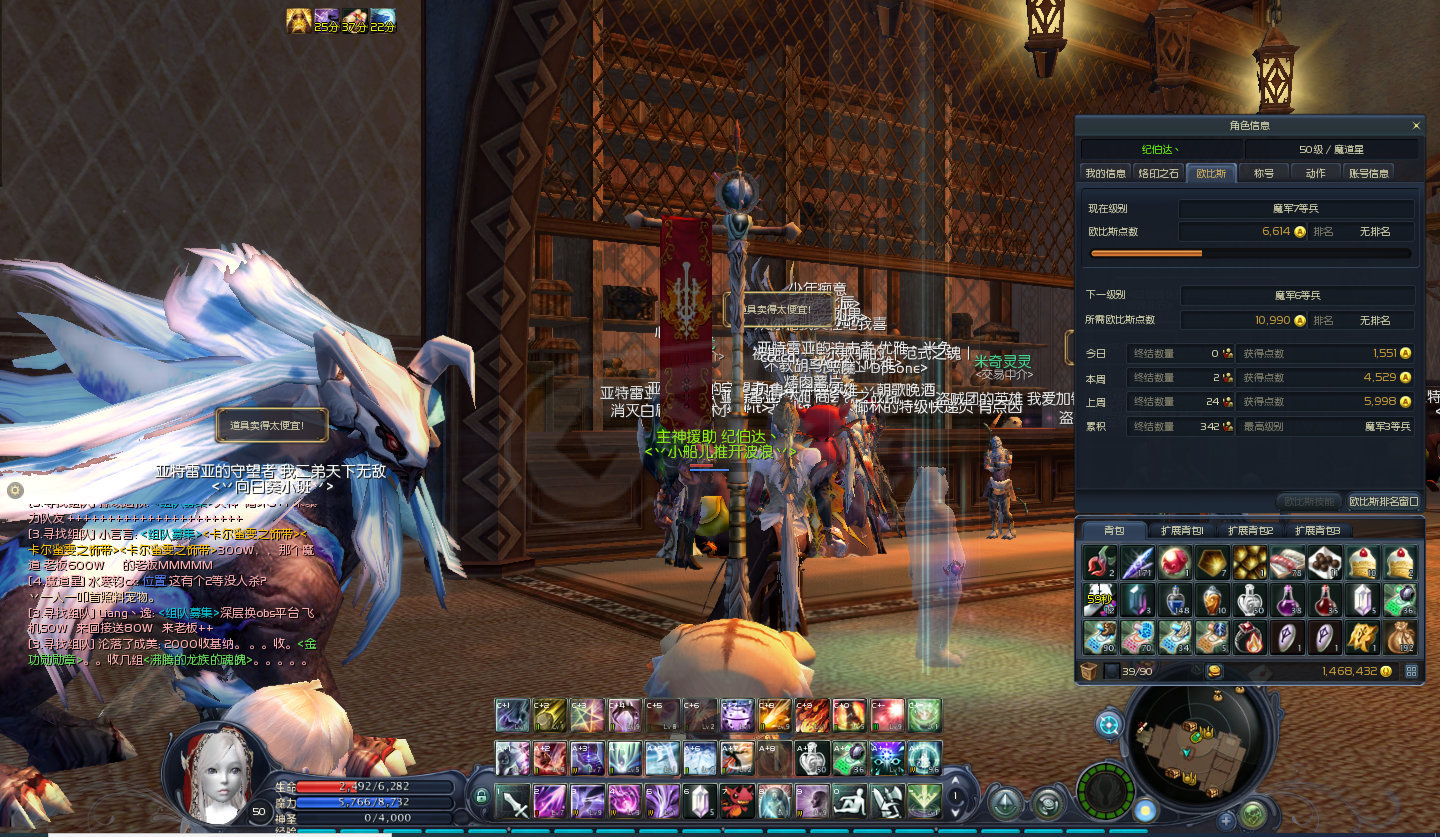Select the 称号 titles tab
This screenshot has width=1440, height=837.
click(x=1264, y=173)
